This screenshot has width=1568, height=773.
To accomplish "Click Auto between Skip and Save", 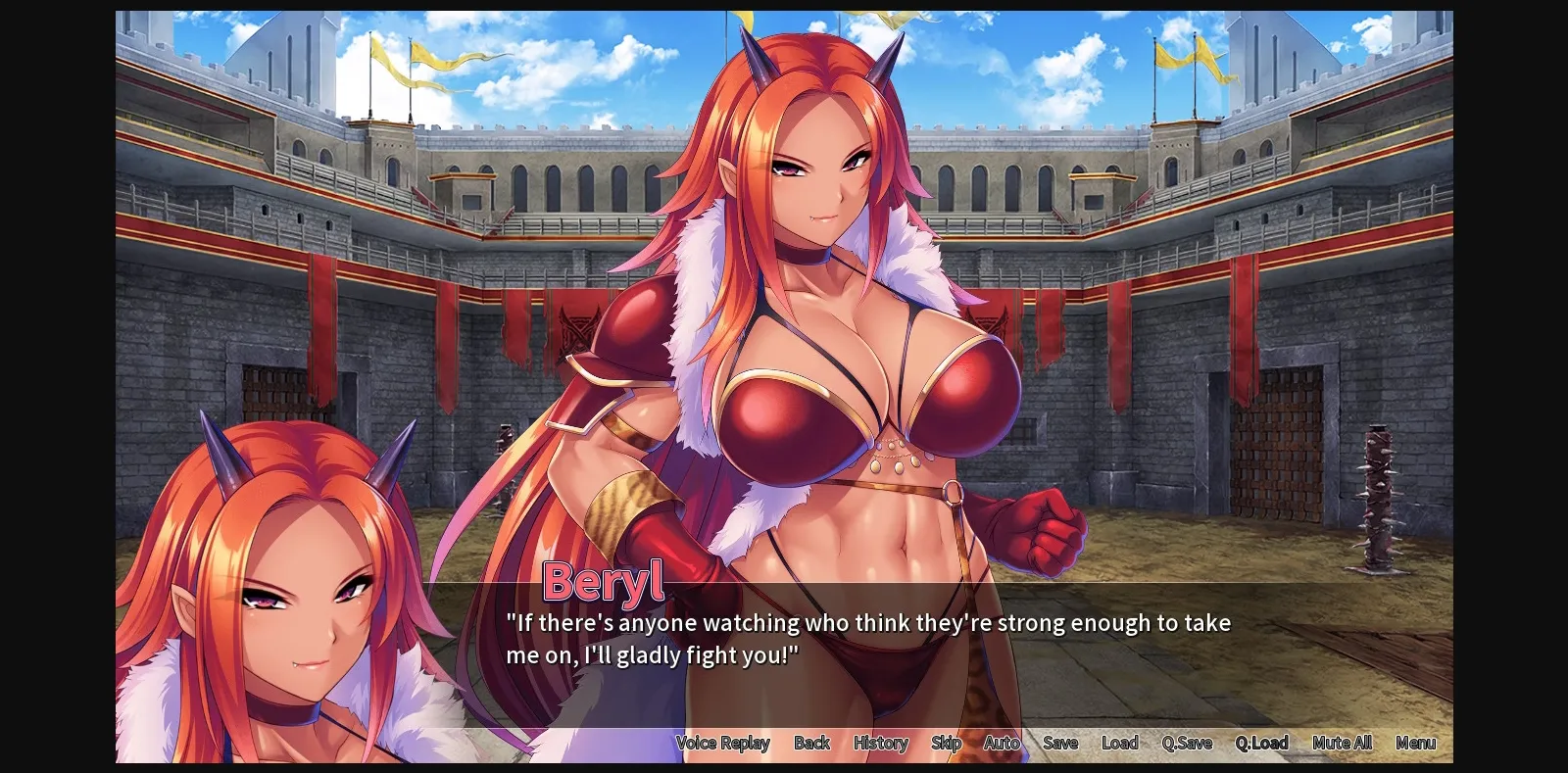I will click(x=1002, y=743).
